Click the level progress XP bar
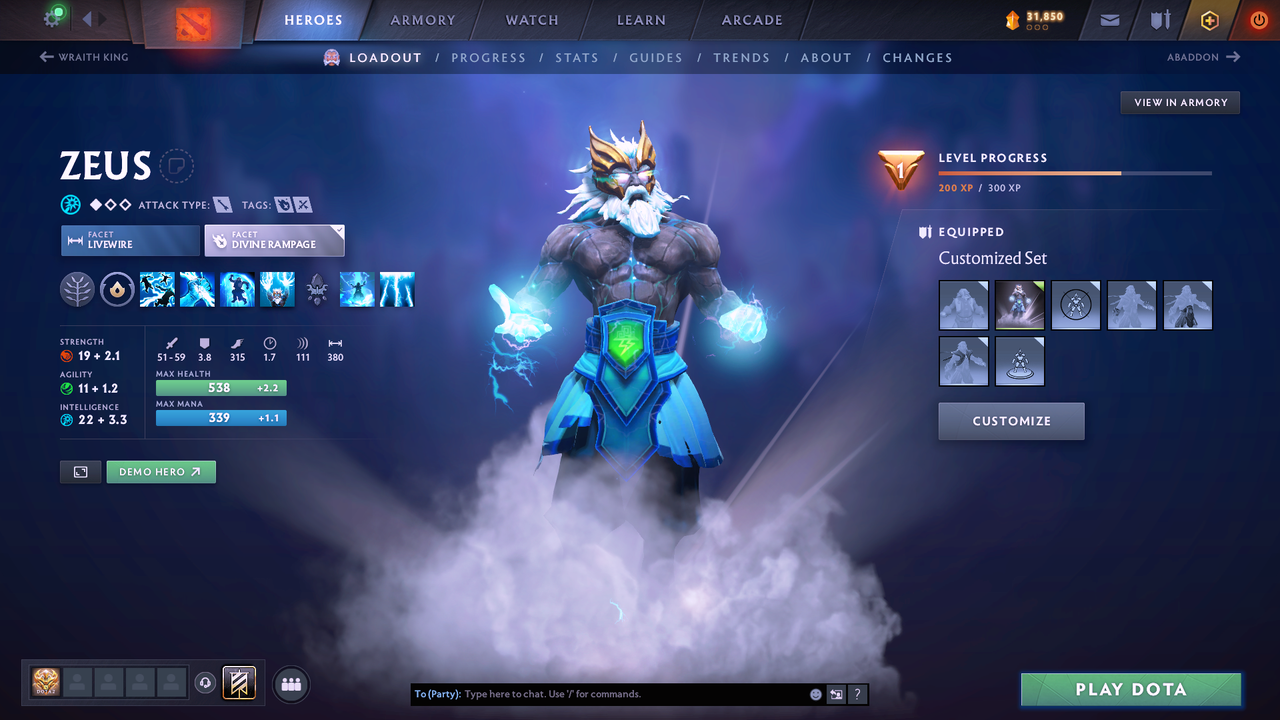Screen dimensions: 1280x720 [1075, 172]
